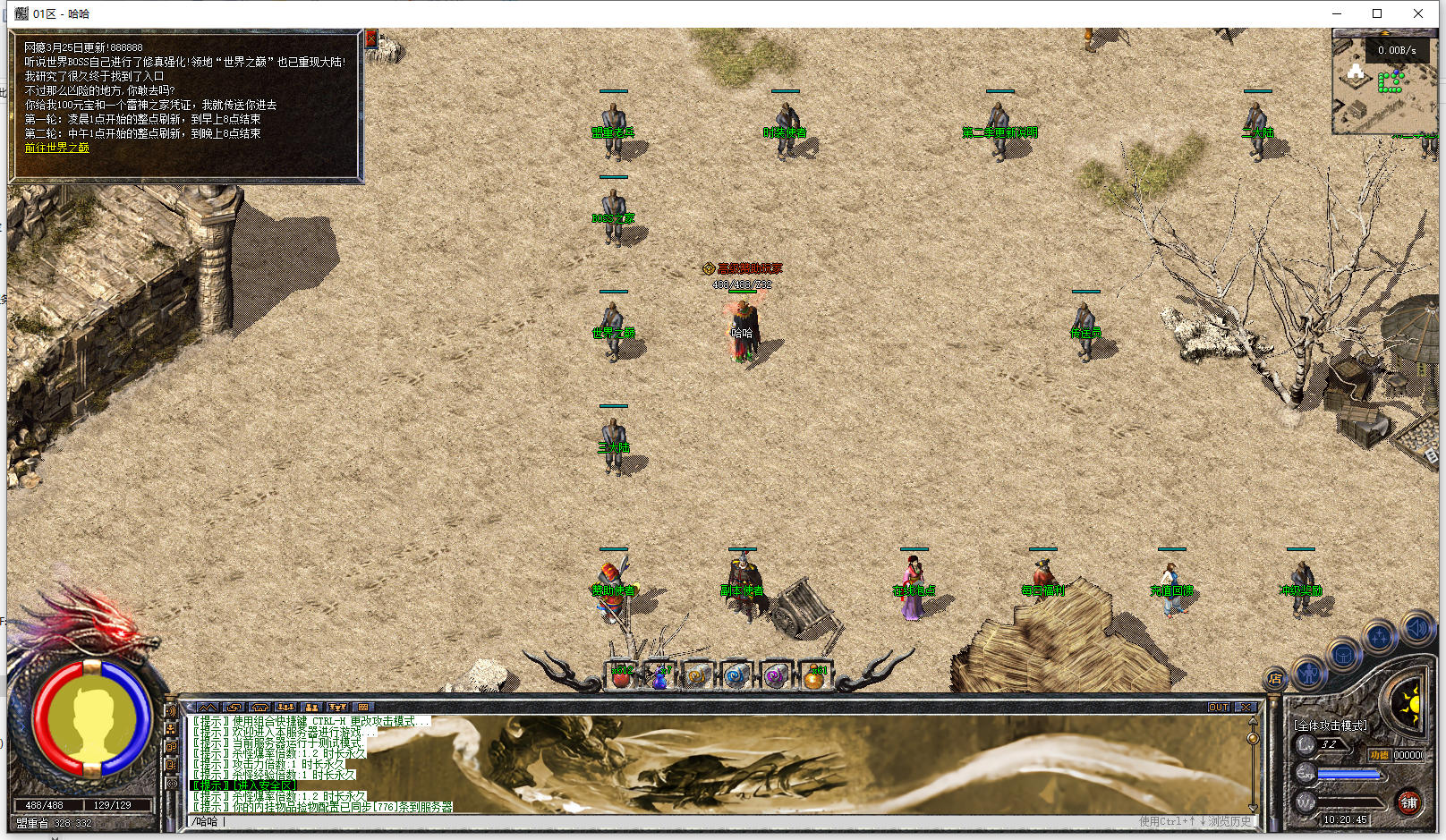Maximize the game window
1446x840 pixels.
coord(1377,13)
